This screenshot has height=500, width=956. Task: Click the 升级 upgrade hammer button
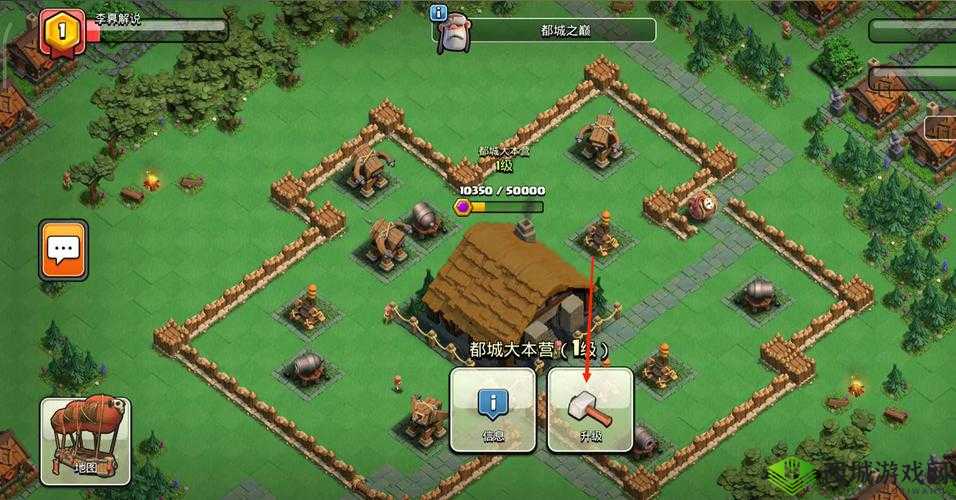click(x=590, y=410)
